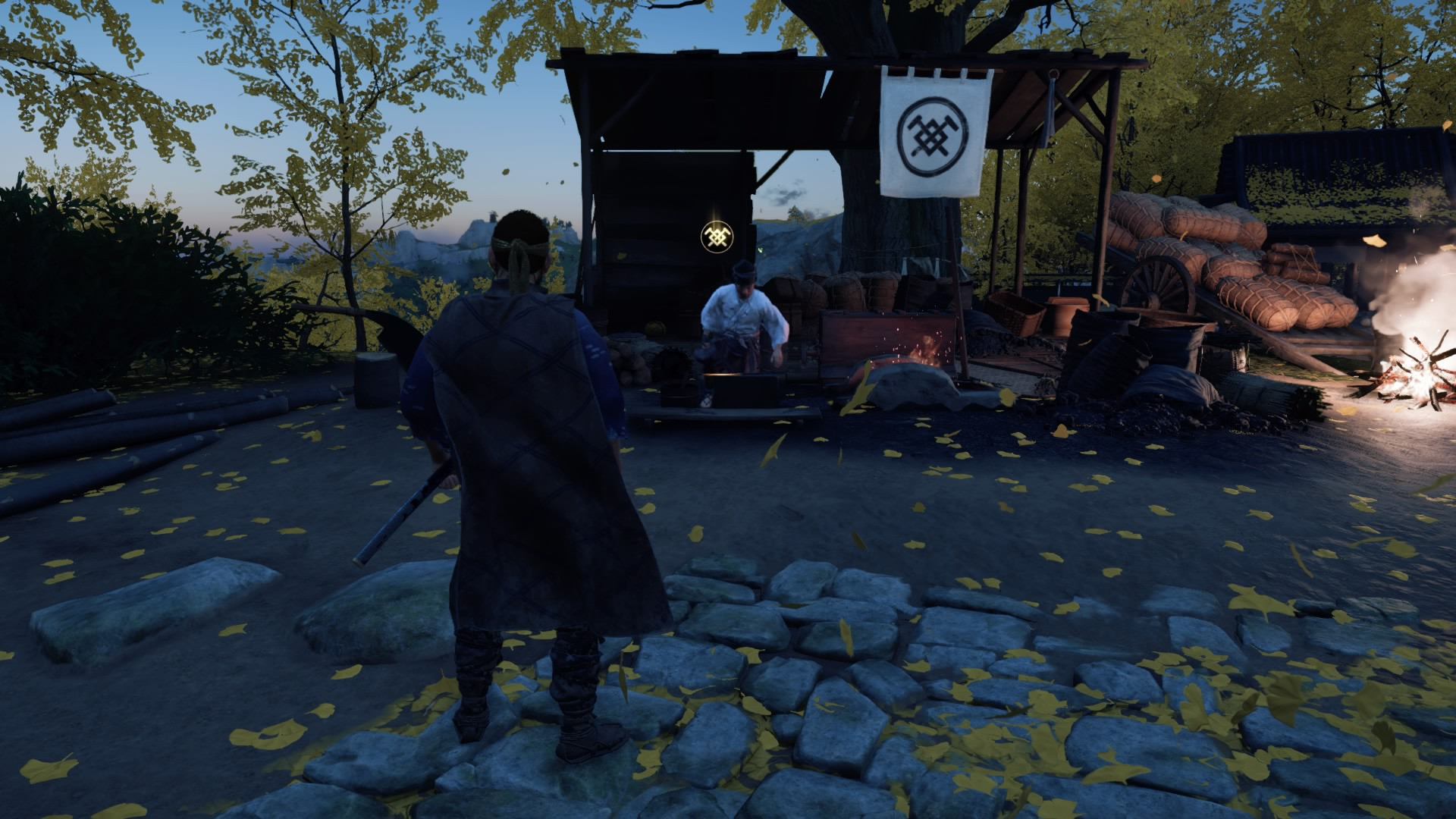Select the golden swordsmith marker icon
The width and height of the screenshot is (1456, 819).
(x=714, y=236)
